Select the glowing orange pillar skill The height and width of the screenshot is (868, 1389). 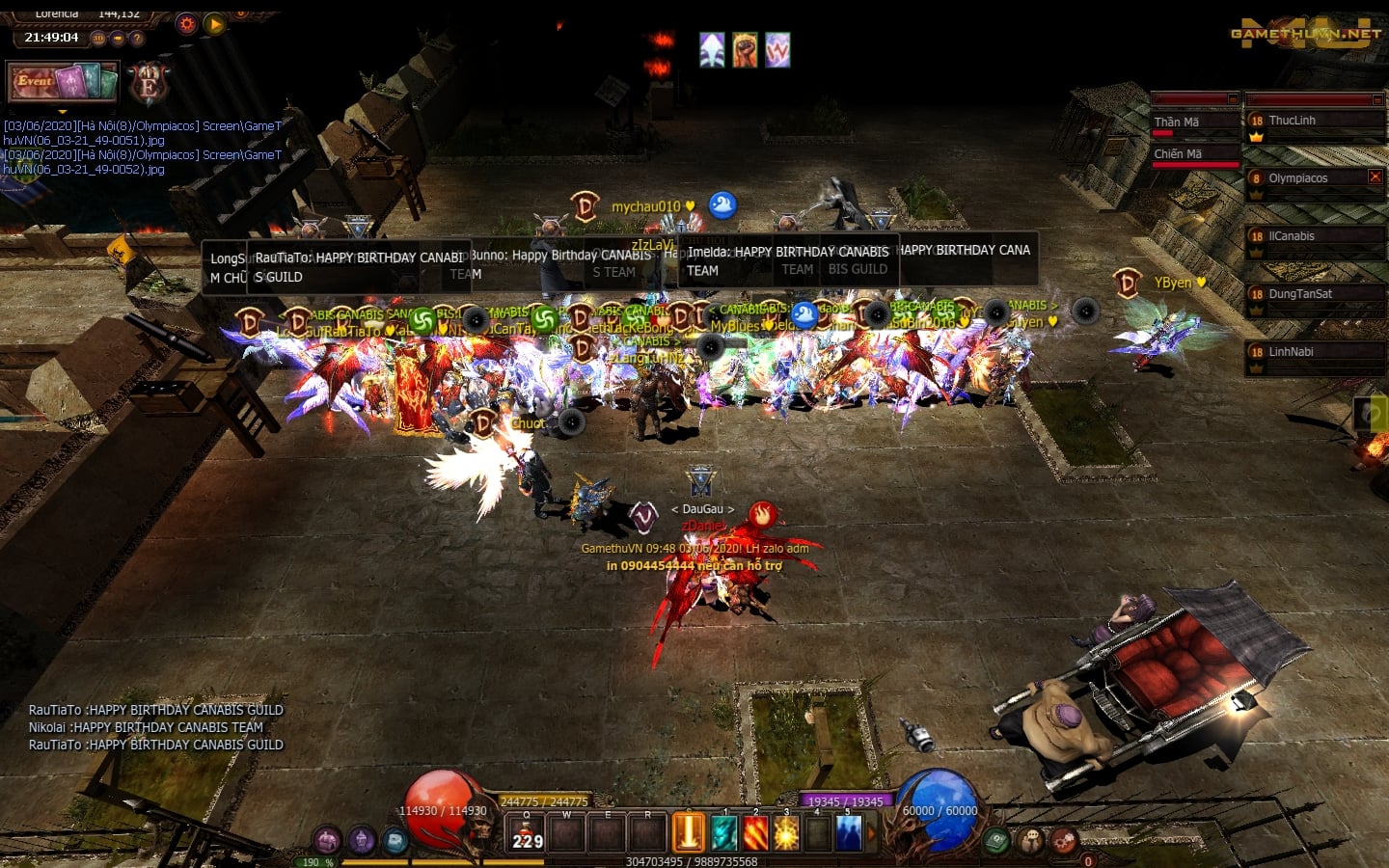(689, 832)
